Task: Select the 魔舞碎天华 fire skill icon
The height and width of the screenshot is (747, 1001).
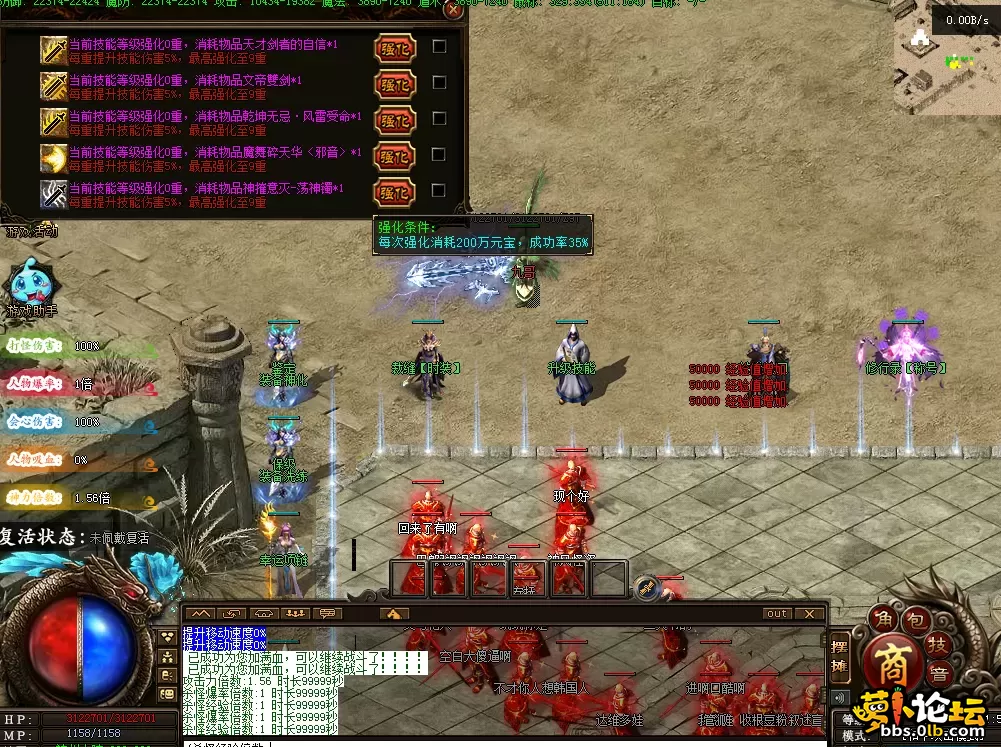Action: [x=53, y=157]
